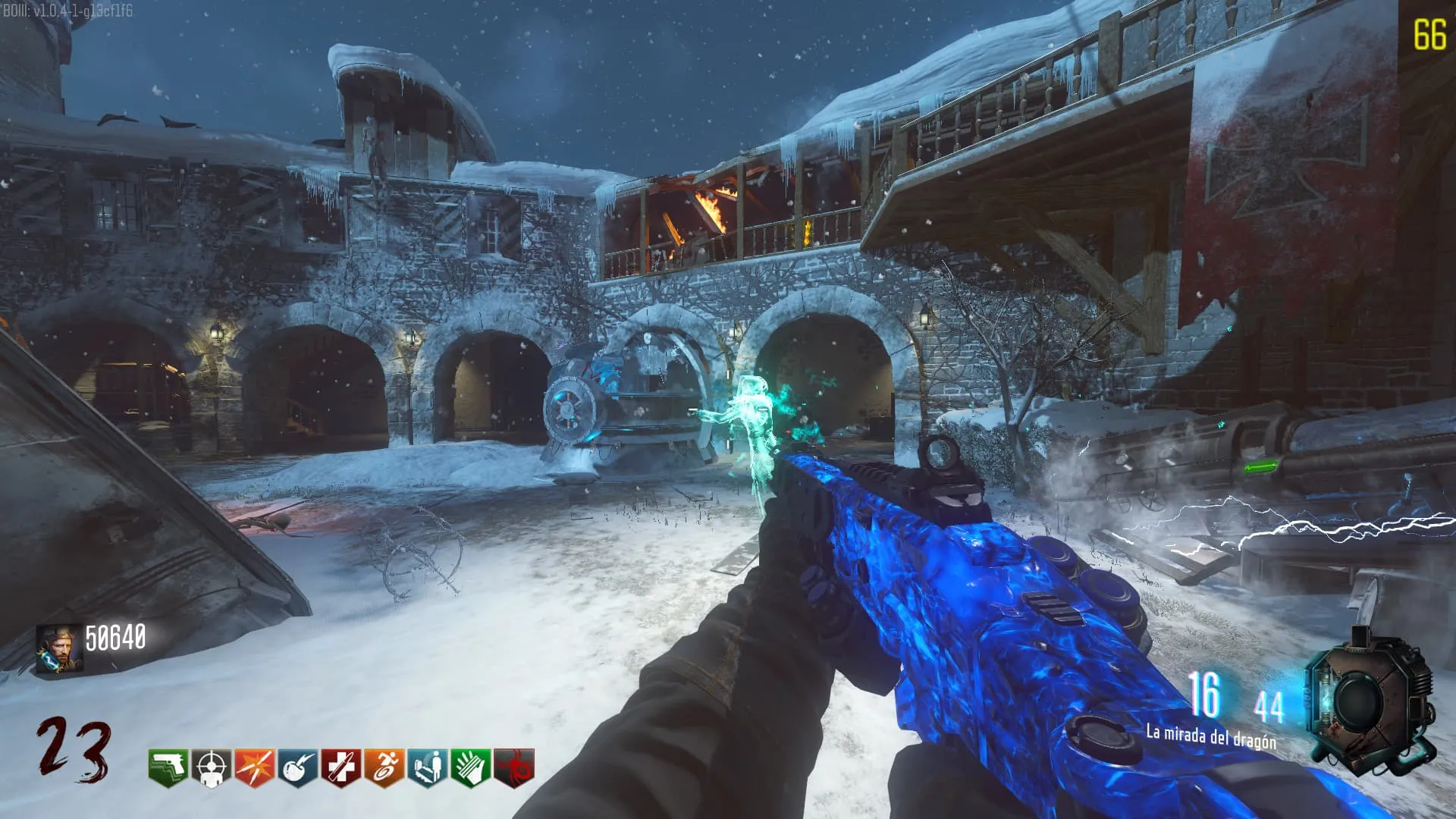Click the Mule Kick pistol perk icon
Viewport: 1456px width, 819px height.
tap(168, 768)
